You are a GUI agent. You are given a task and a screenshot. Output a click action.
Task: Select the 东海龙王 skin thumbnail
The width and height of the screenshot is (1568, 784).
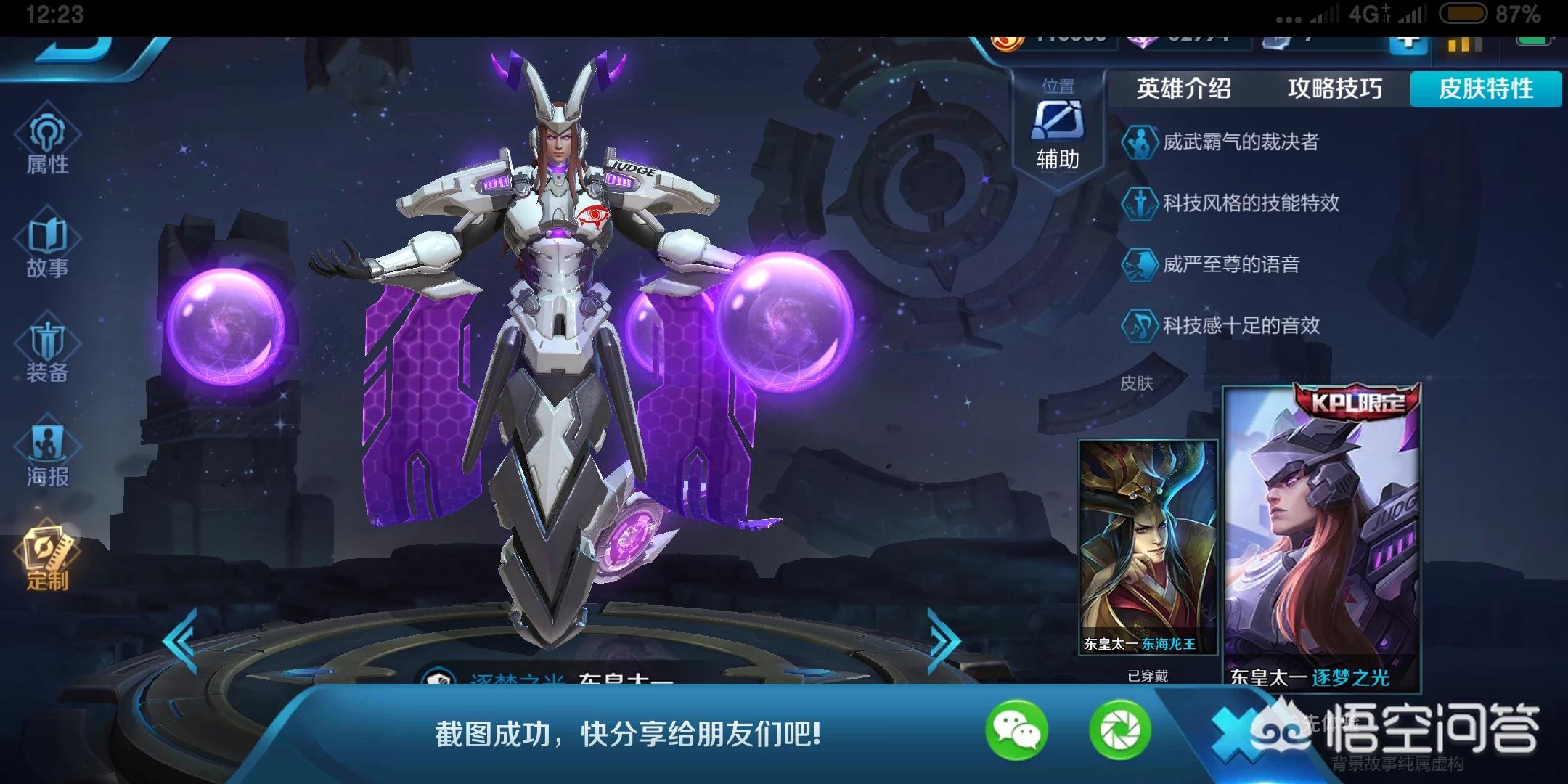pyautogui.click(x=1148, y=548)
